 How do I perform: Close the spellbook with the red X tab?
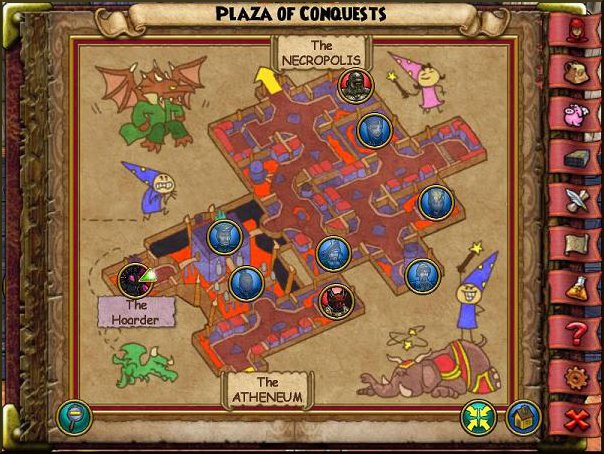pos(575,420)
